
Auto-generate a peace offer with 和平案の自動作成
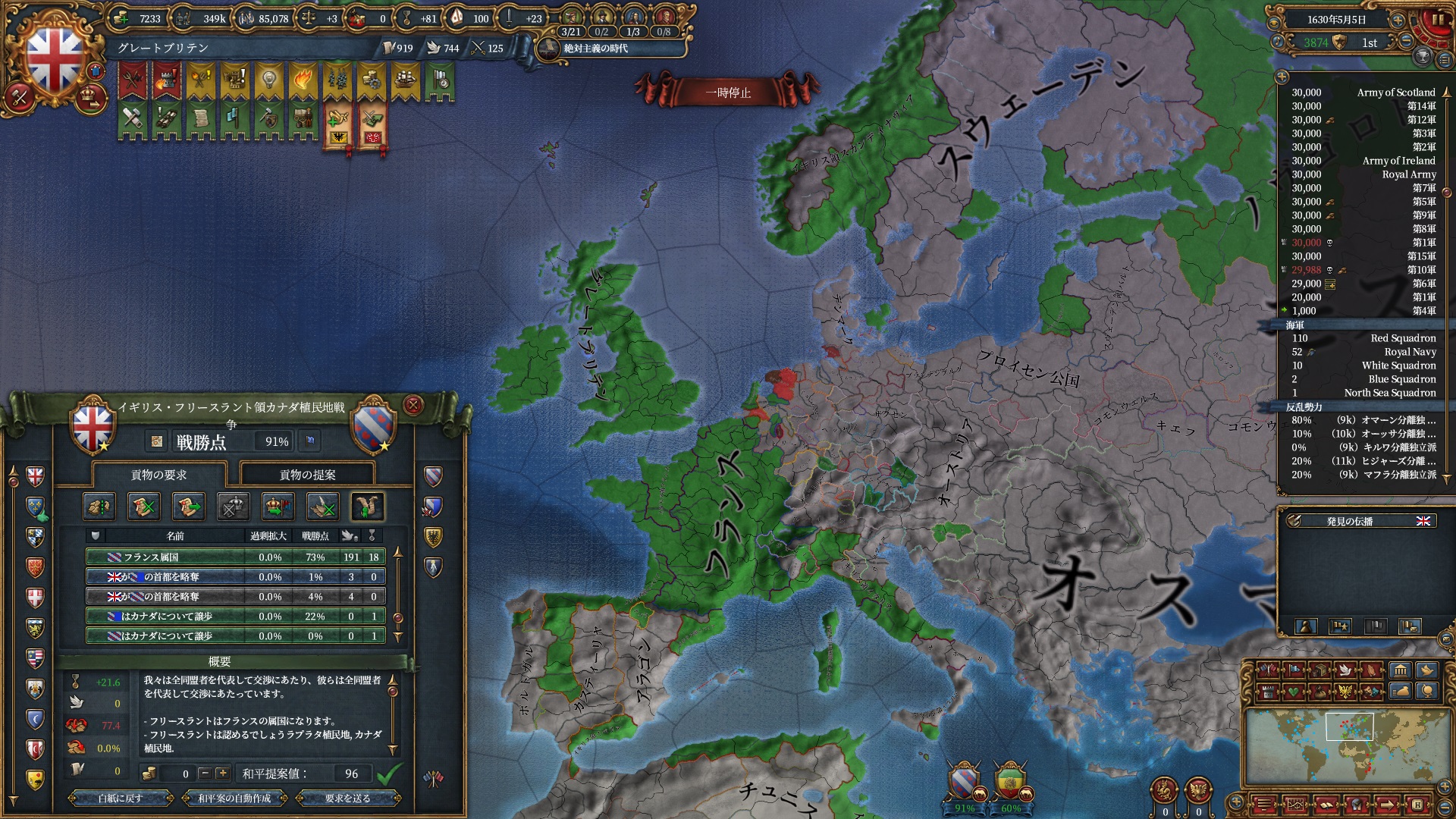(x=234, y=798)
